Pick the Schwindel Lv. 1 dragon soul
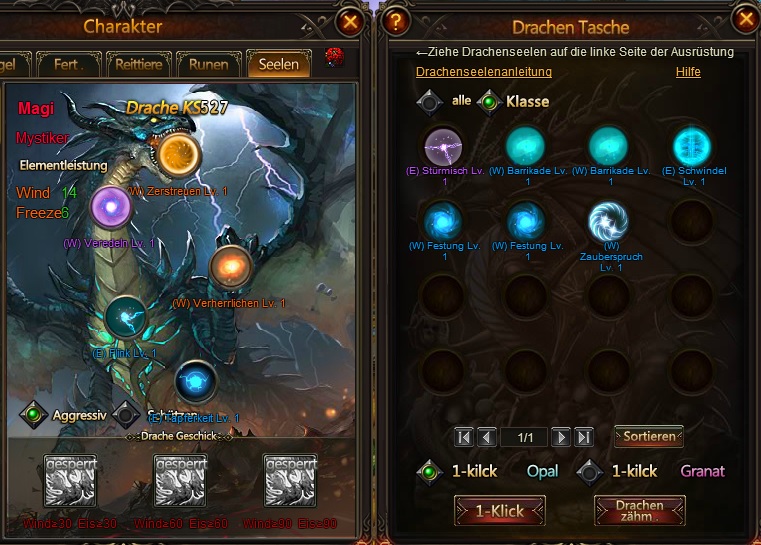761x545 pixels. (x=691, y=146)
